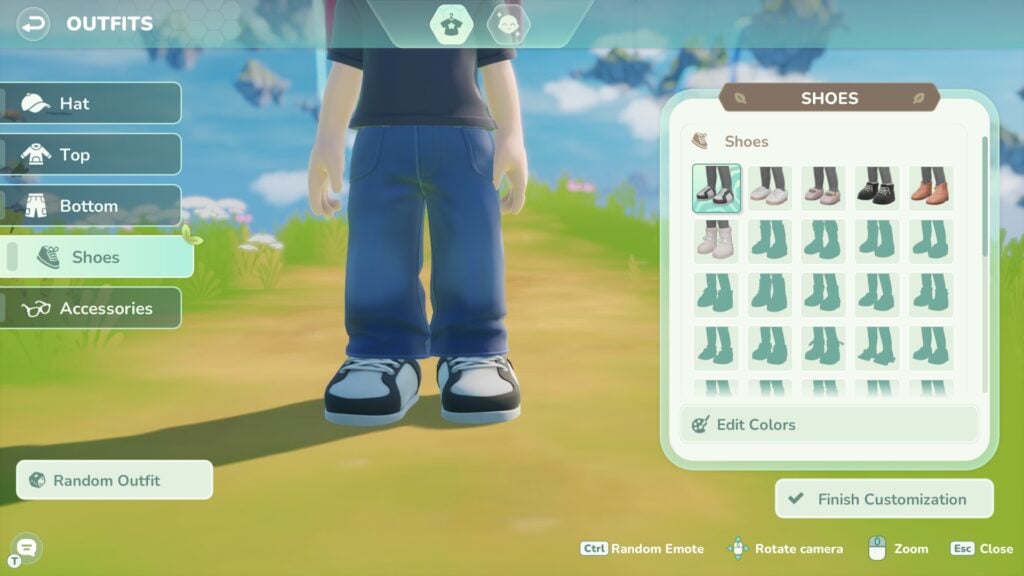Open the Hat category

point(91,103)
